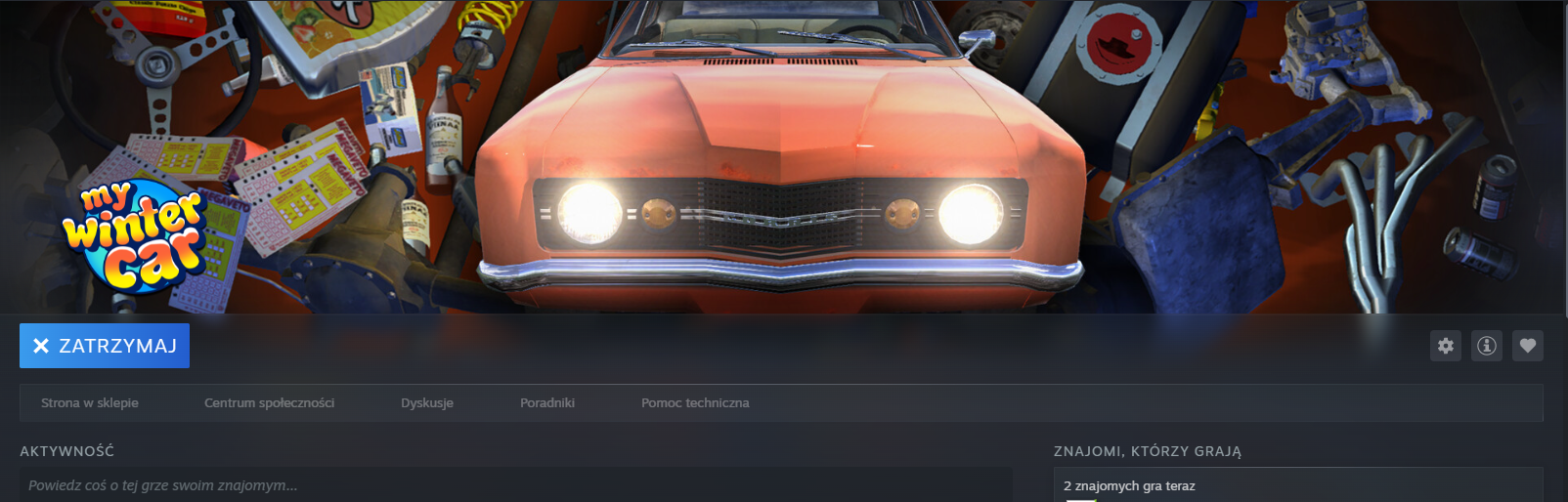
Task: Click the ZATRZYMAJ stop button
Action: 105,346
